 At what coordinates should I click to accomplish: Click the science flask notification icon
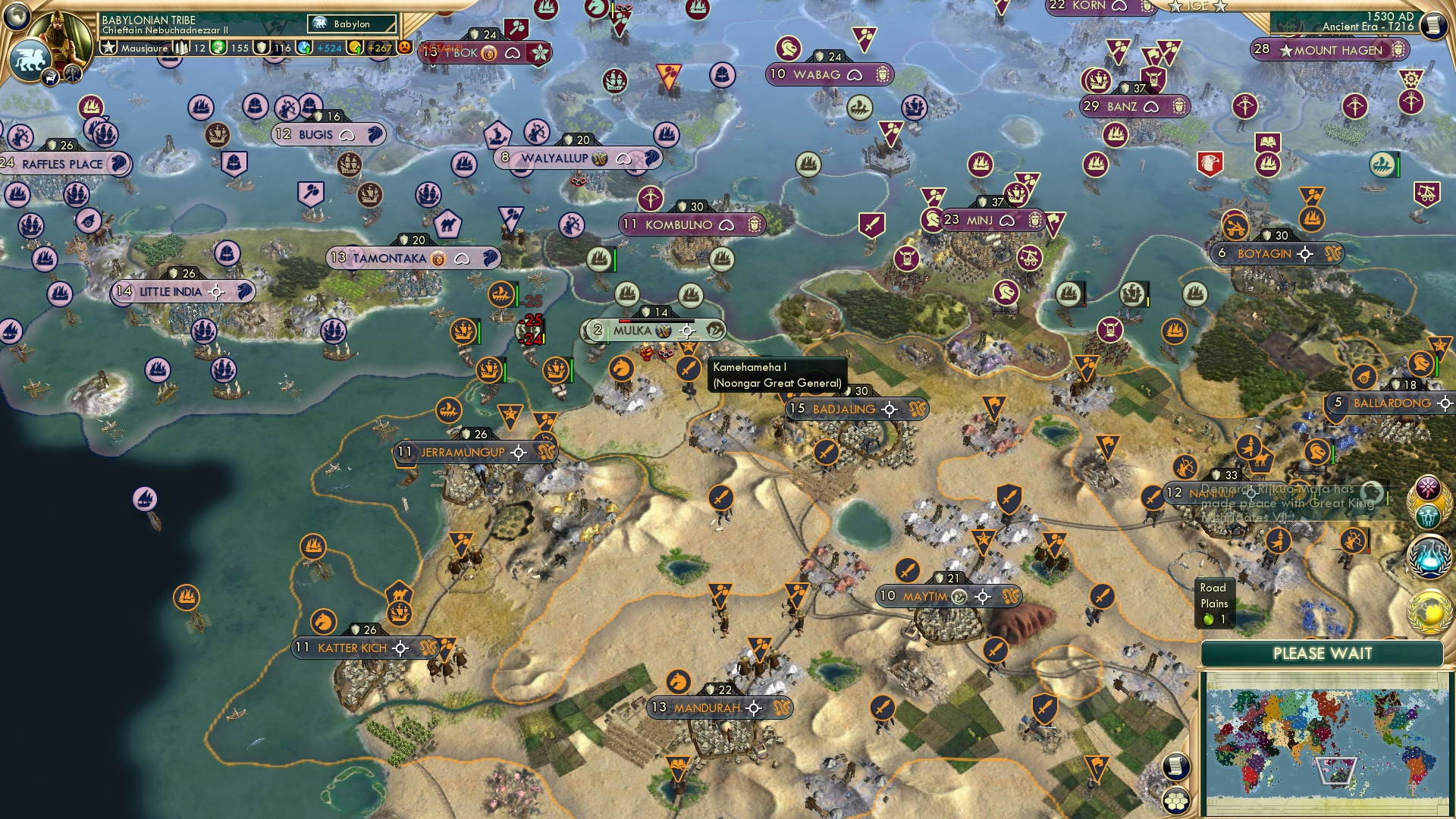[1429, 557]
